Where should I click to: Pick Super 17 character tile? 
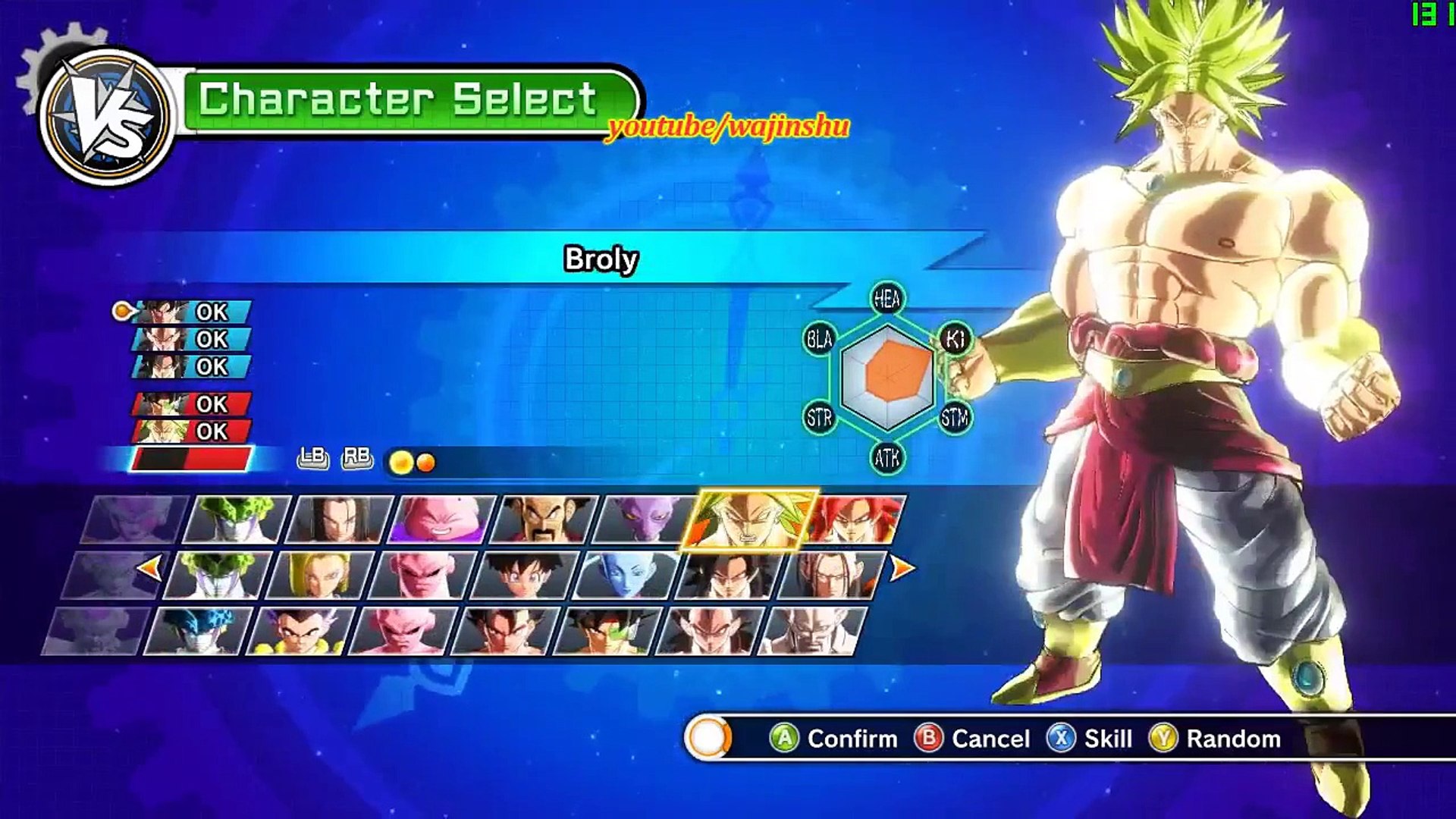coord(831,576)
